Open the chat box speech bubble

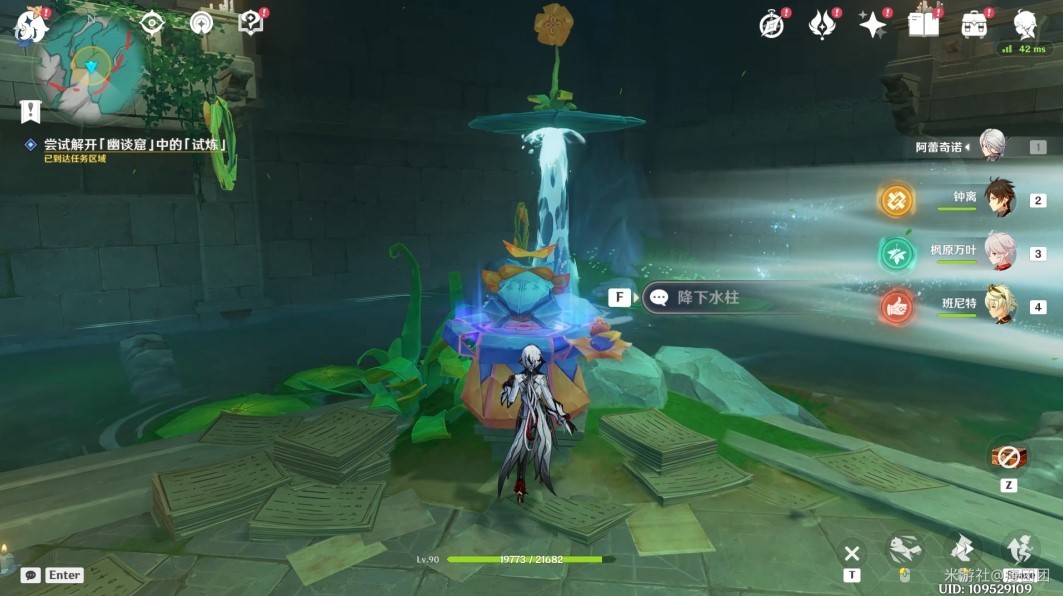click(31, 575)
